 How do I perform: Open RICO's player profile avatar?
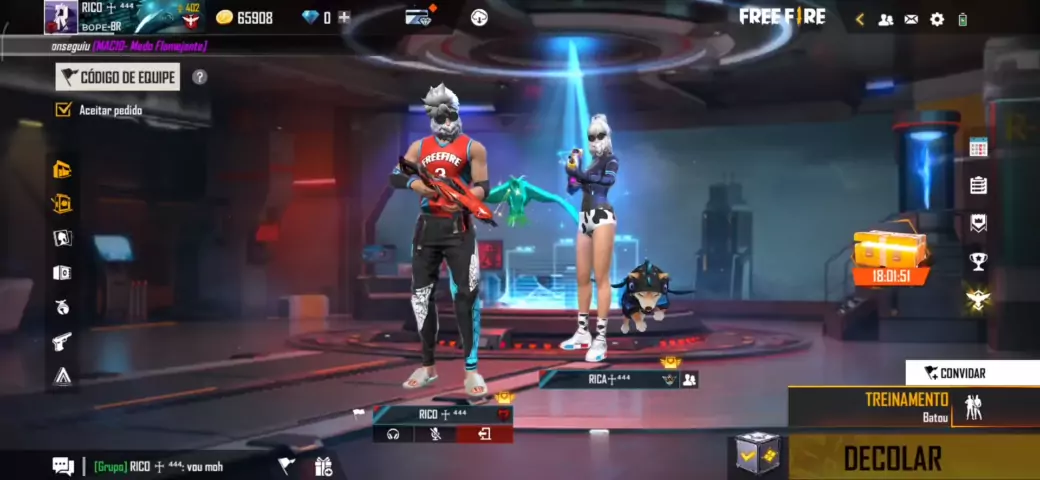(60, 17)
